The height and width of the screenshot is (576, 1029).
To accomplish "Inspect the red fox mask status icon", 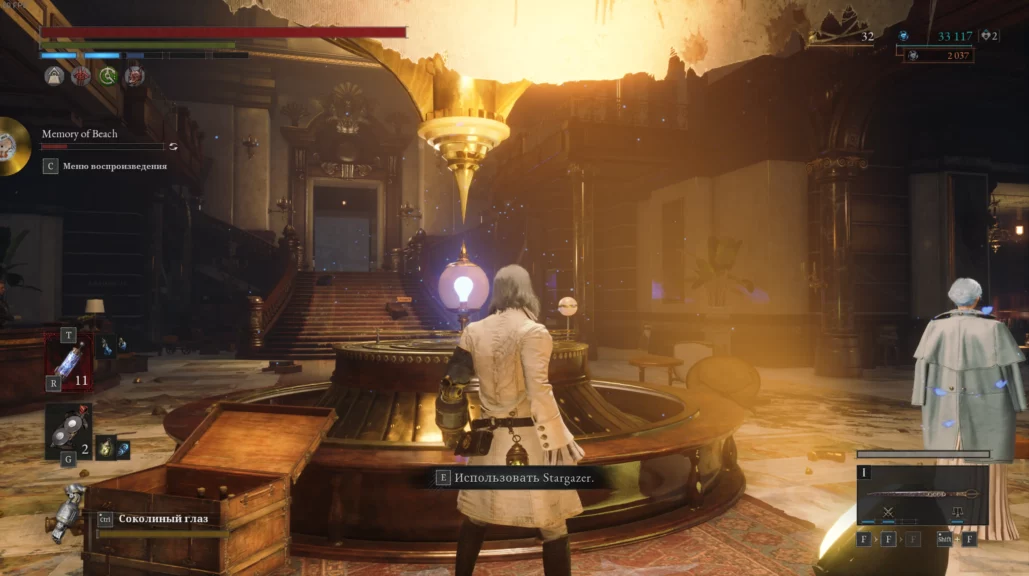I will click(133, 76).
